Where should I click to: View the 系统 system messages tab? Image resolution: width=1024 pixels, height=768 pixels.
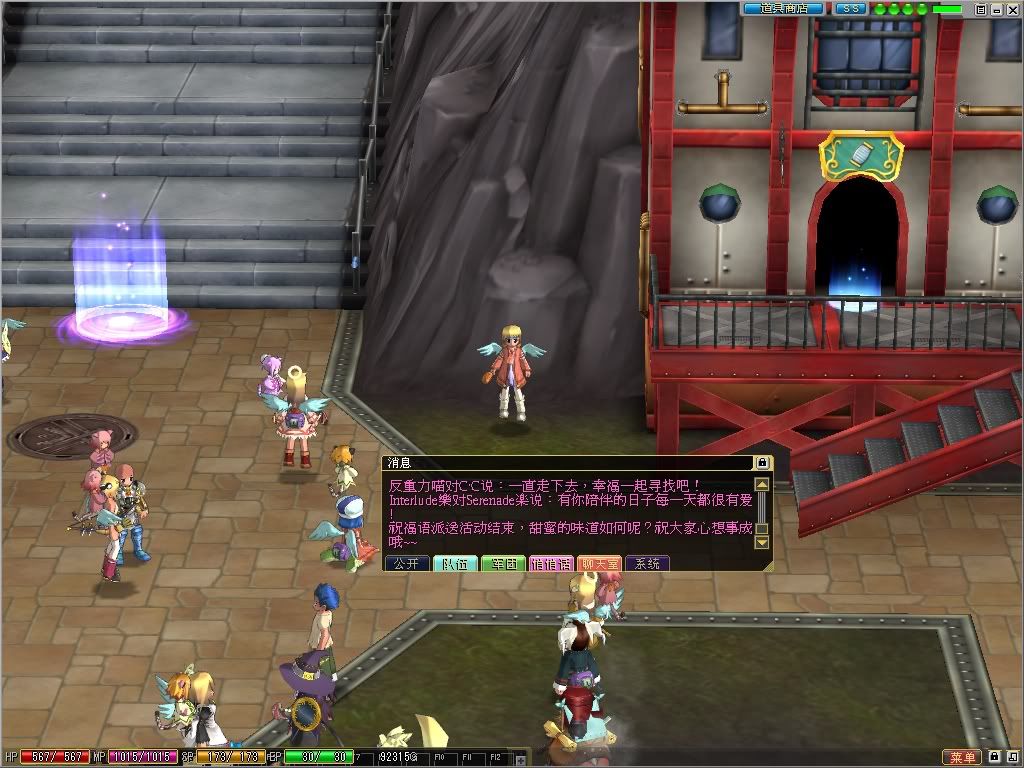tap(647, 564)
